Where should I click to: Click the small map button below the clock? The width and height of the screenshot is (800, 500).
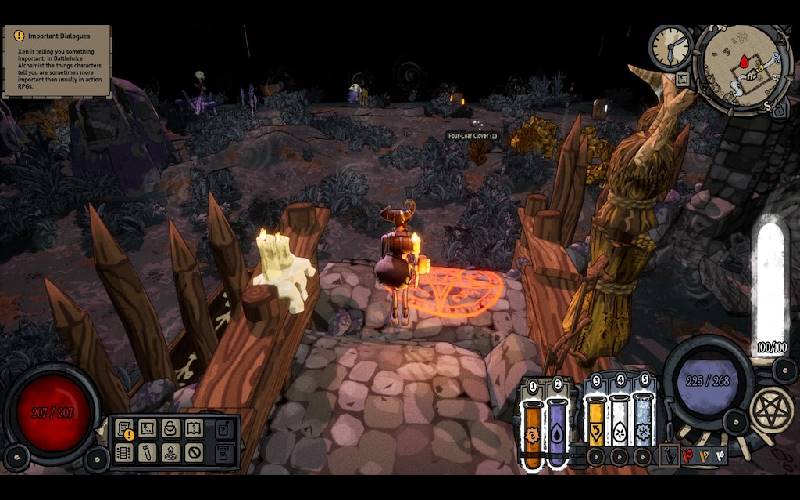coord(683,79)
